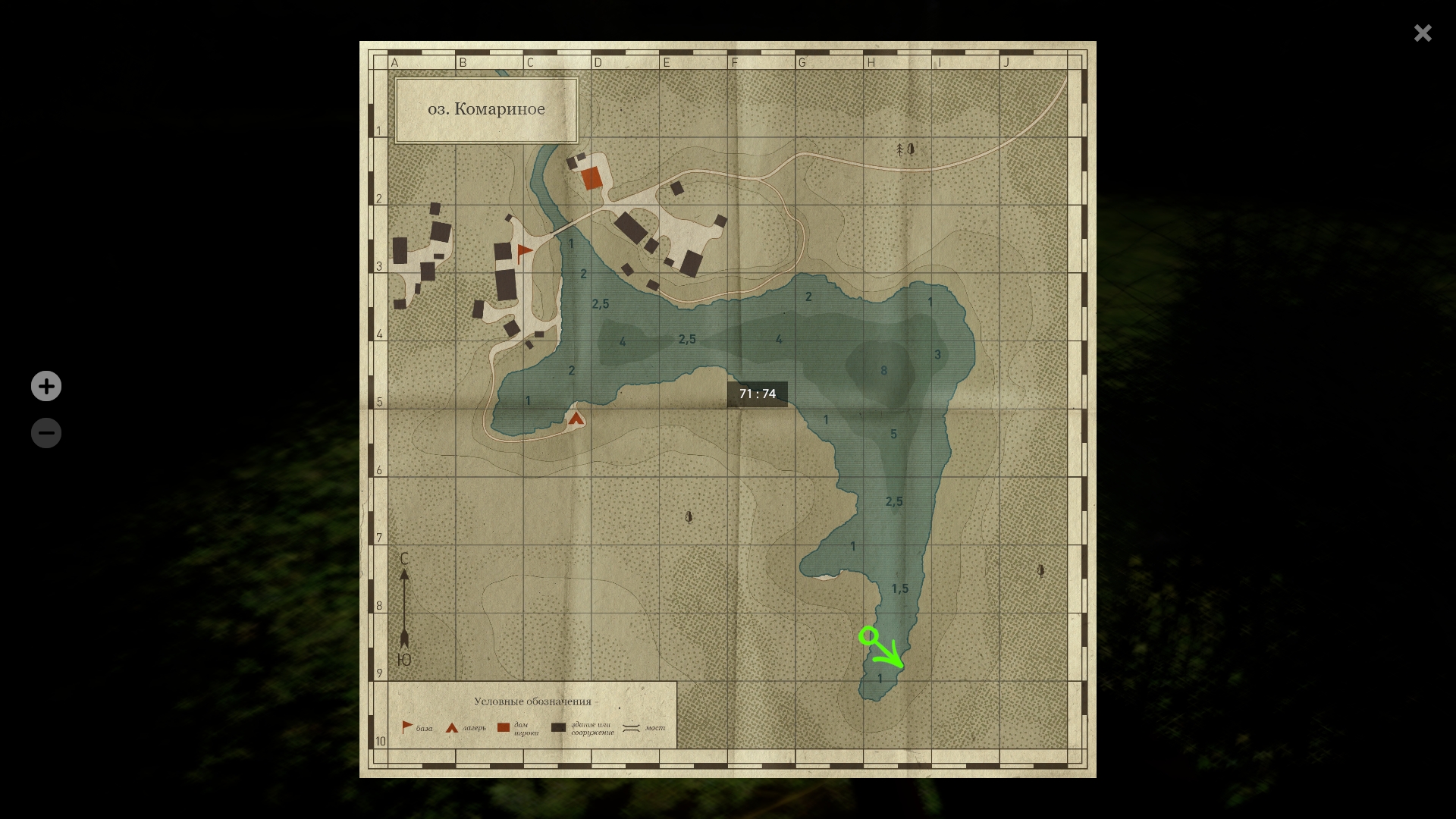Zoom in with the plus button
The image size is (1456, 819).
[46, 386]
